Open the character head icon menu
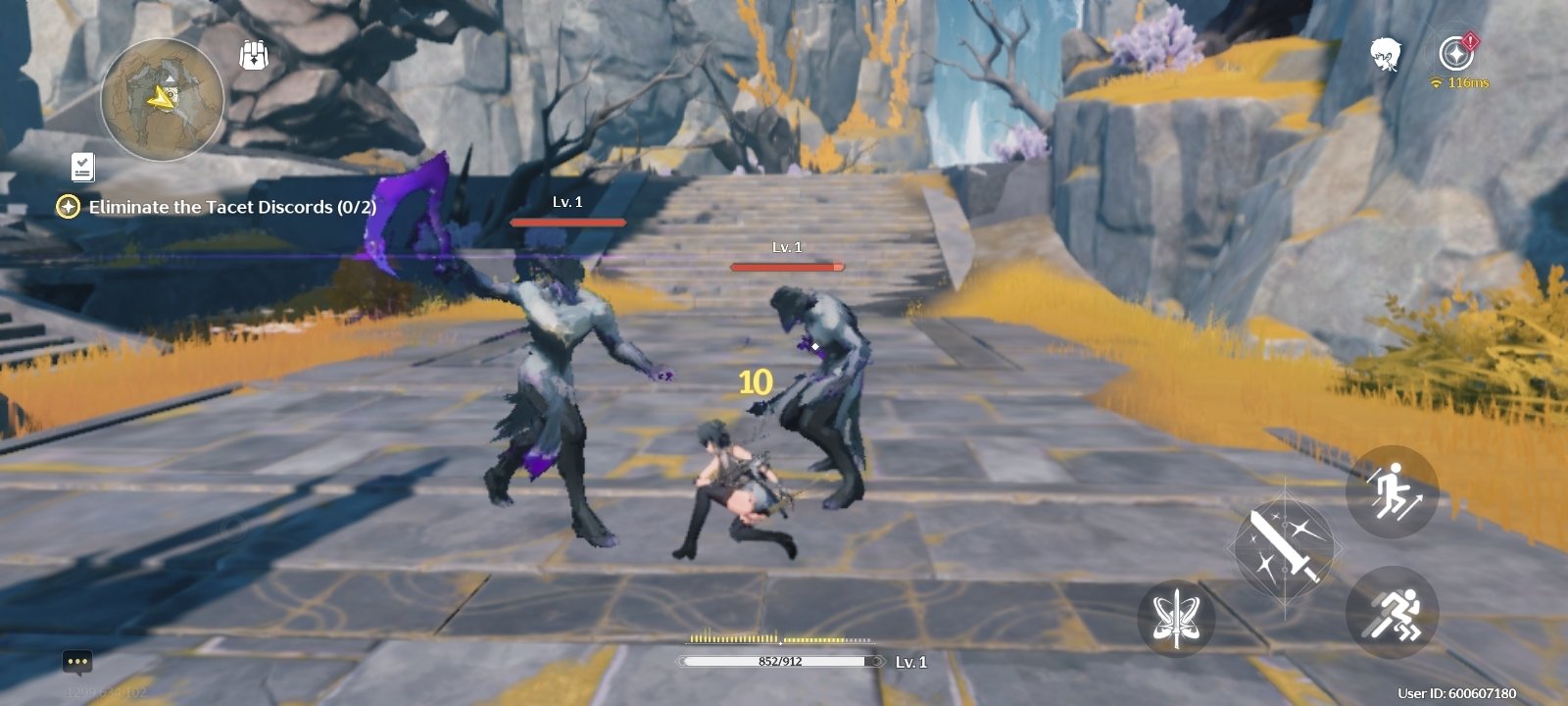 1385,54
